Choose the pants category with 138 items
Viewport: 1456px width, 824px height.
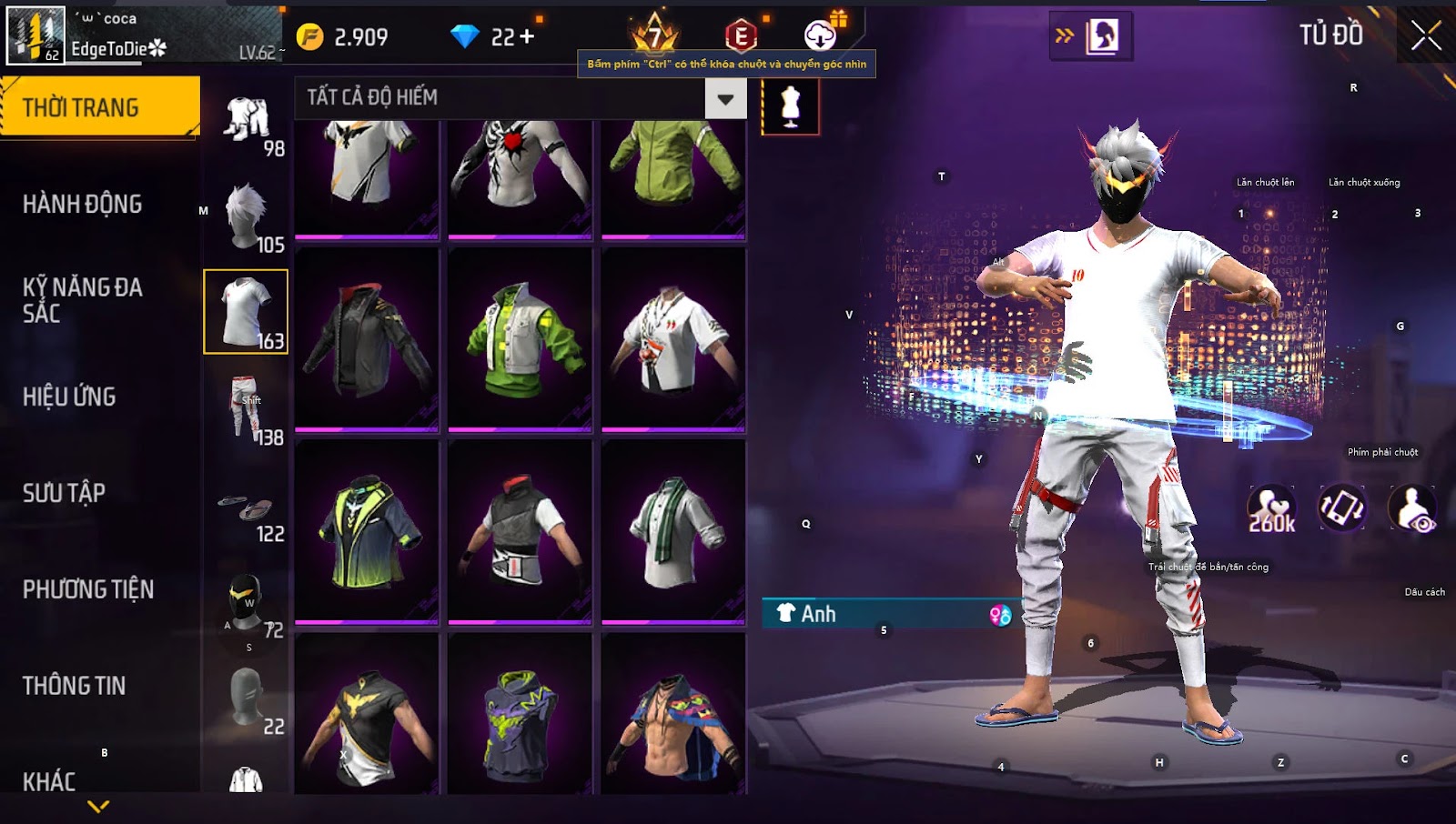[x=247, y=409]
